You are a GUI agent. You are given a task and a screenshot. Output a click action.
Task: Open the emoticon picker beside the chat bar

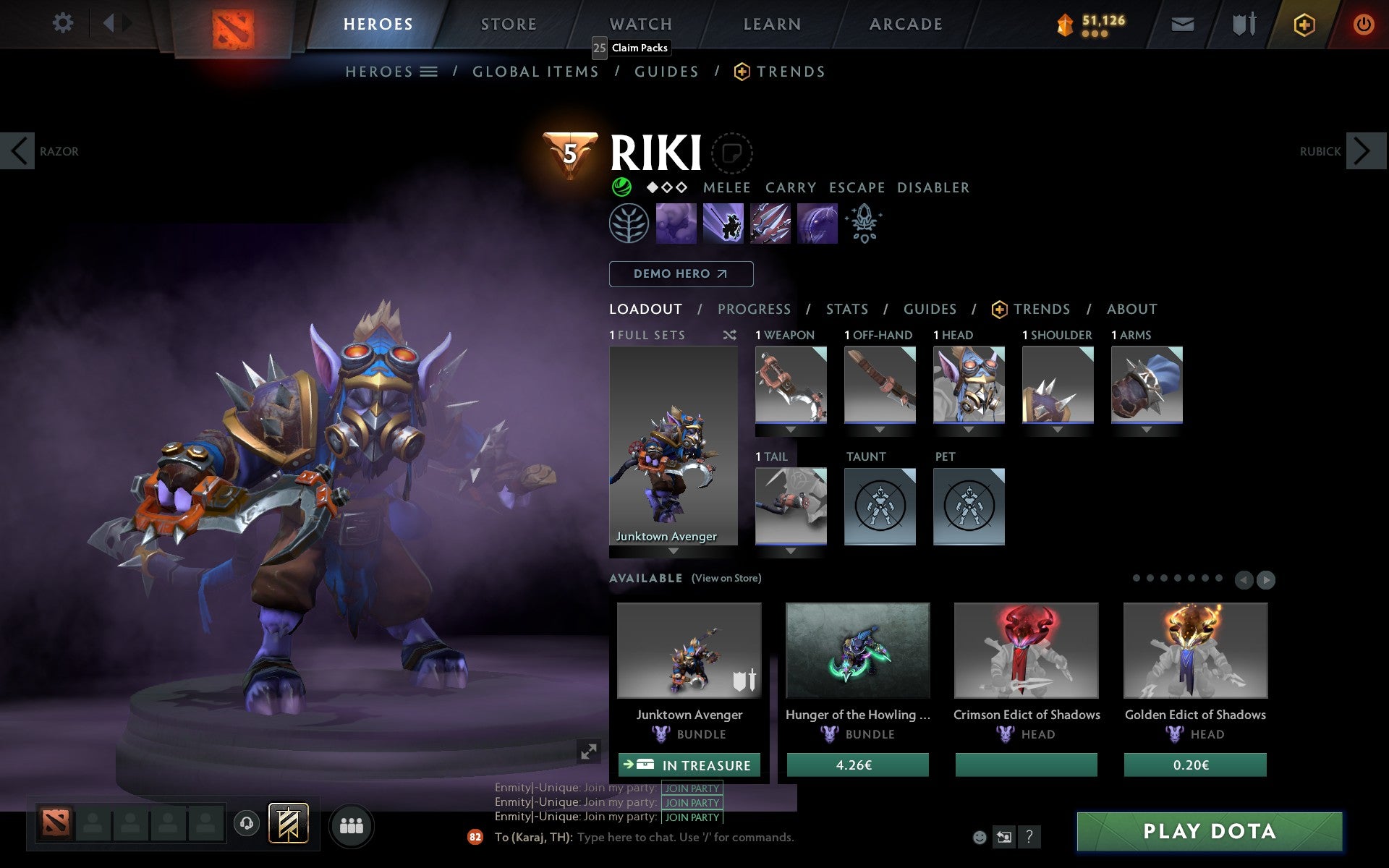(980, 838)
